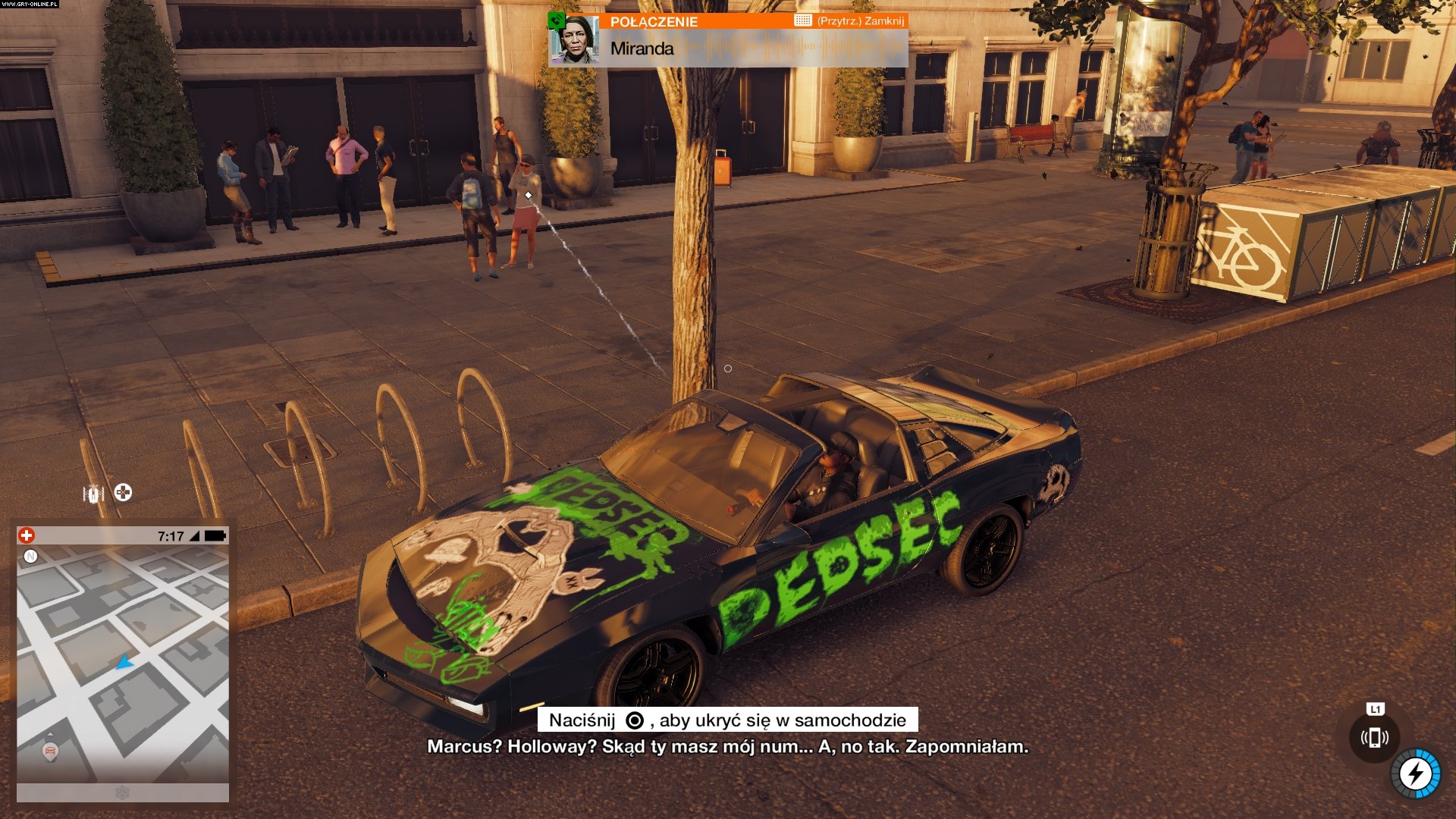Click the lightning bolt botnet gauge
This screenshot has height=819, width=1456.
click(1415, 773)
